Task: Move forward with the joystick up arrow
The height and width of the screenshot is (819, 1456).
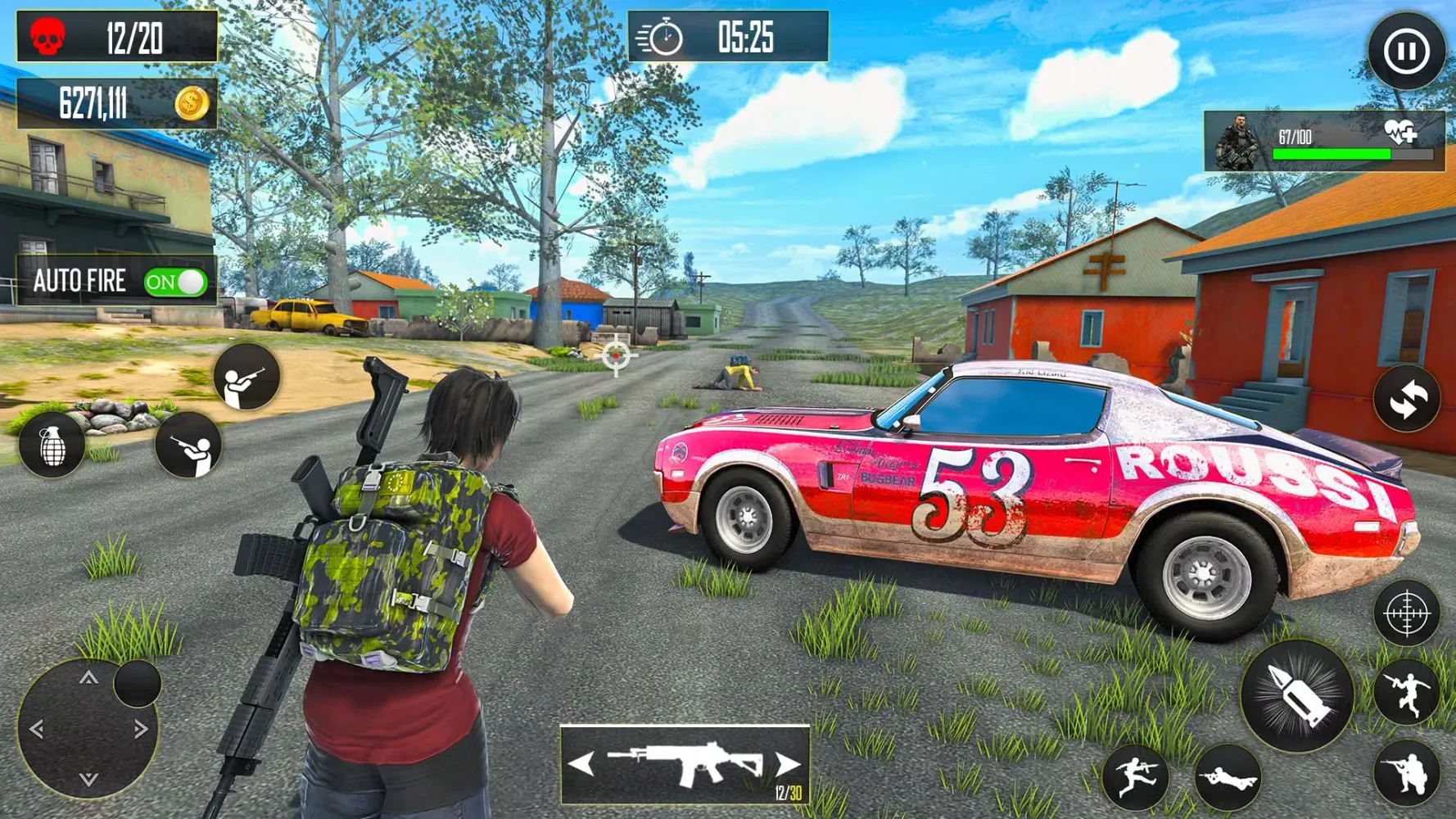Action: coord(88,678)
